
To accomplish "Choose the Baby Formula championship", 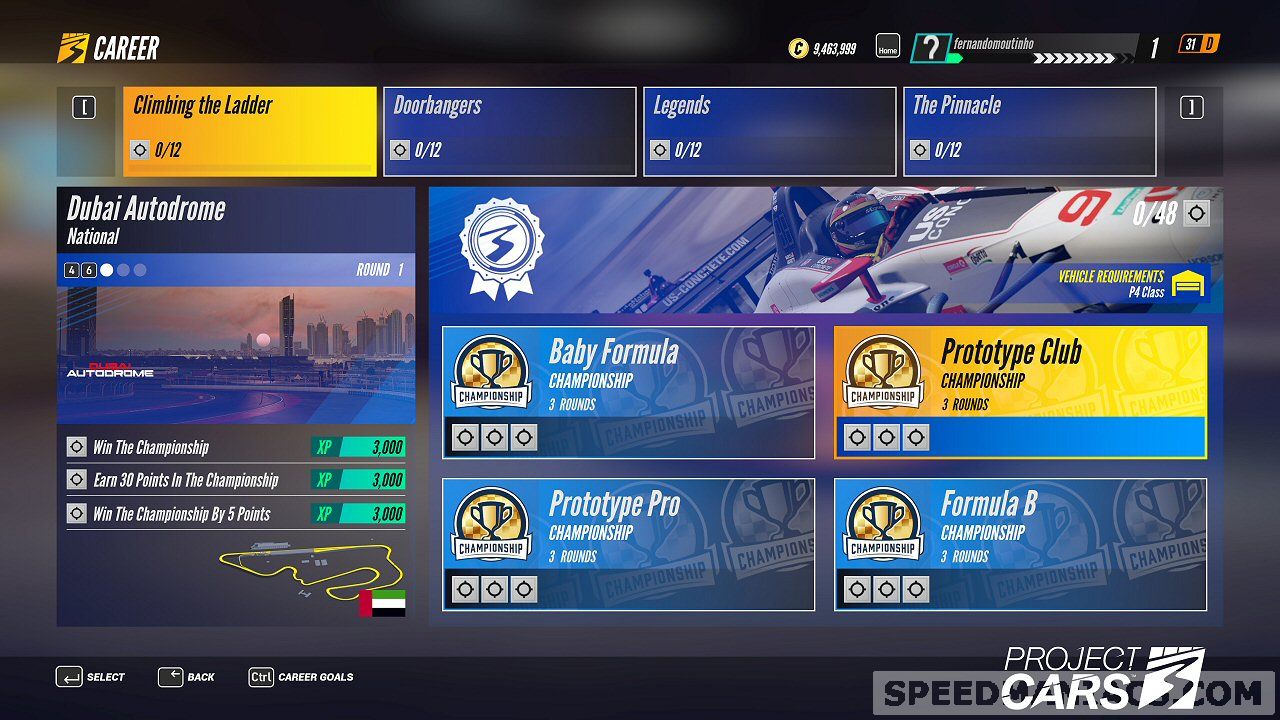I will (628, 392).
